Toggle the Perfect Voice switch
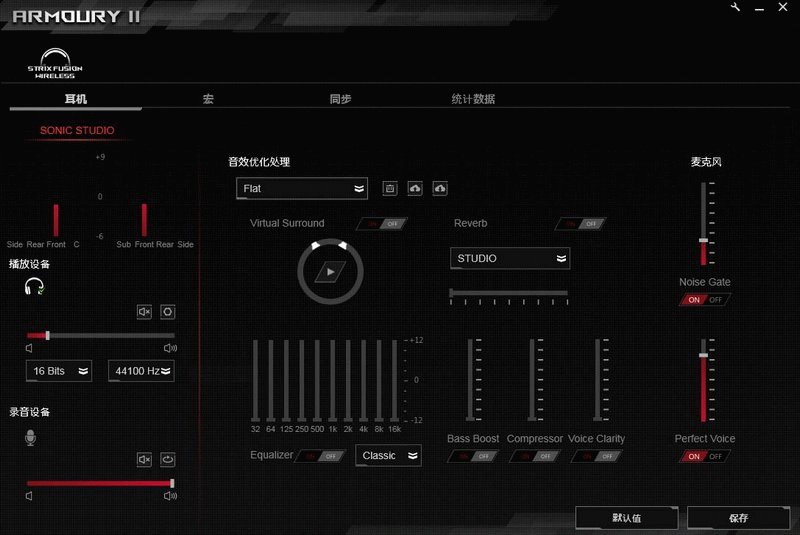The height and width of the screenshot is (535, 800). coord(705,457)
